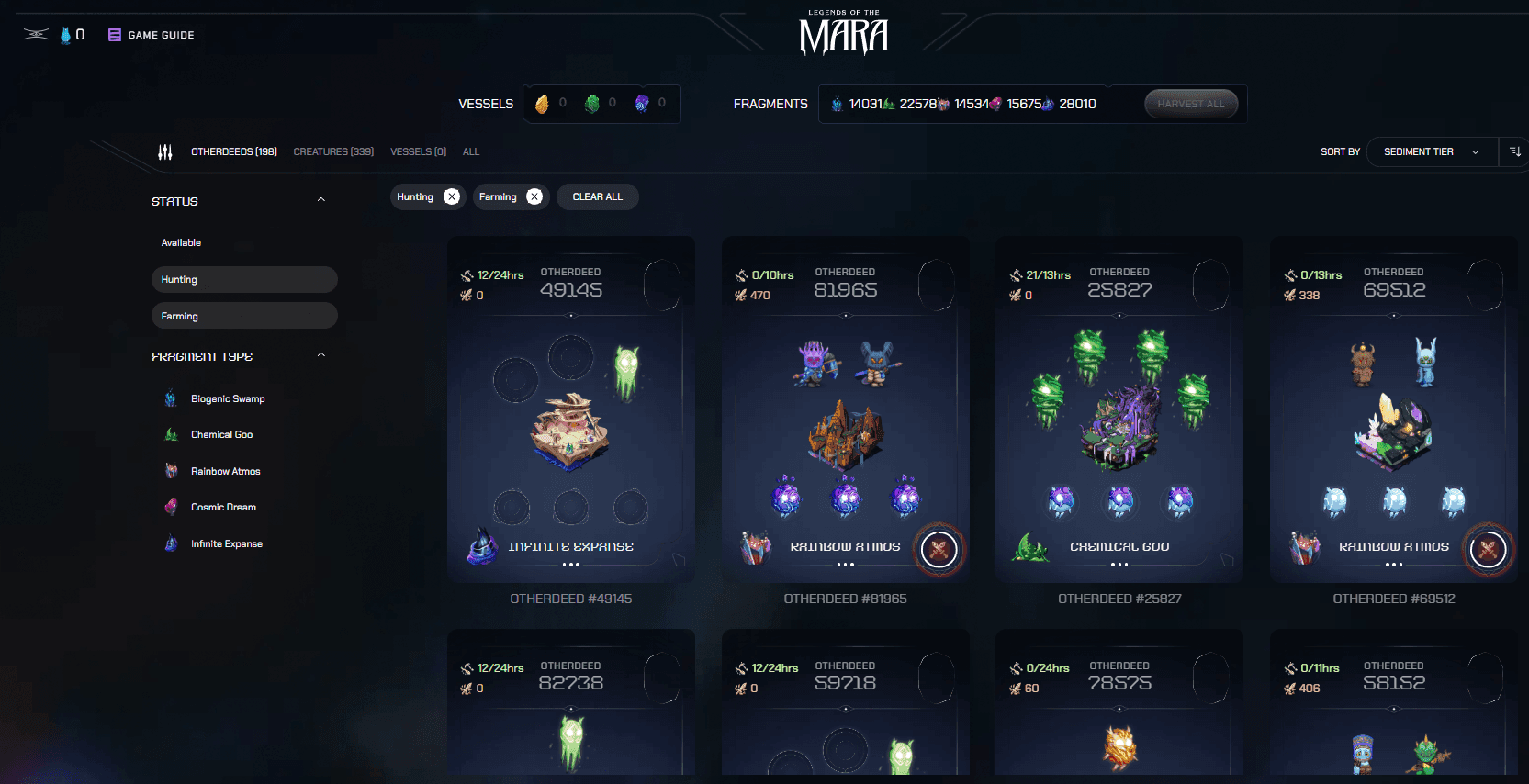Screen dimensions: 1529x784
Task: Switch to the Creatures tab
Action: point(333,151)
